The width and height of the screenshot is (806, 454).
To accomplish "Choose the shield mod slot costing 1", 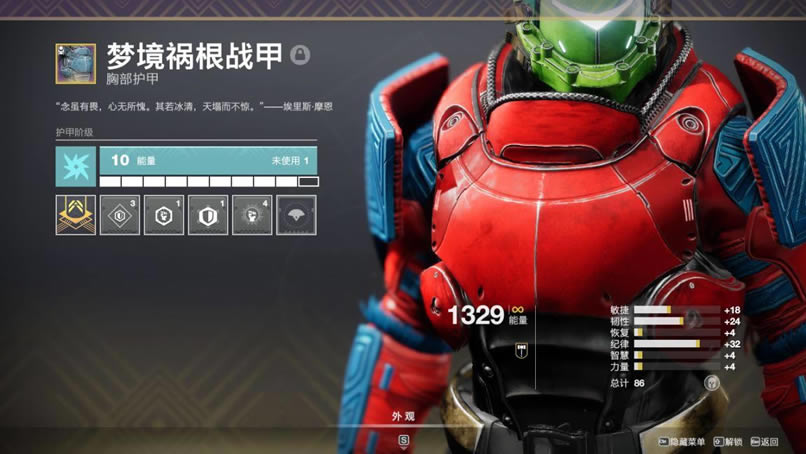I will 208,215.
